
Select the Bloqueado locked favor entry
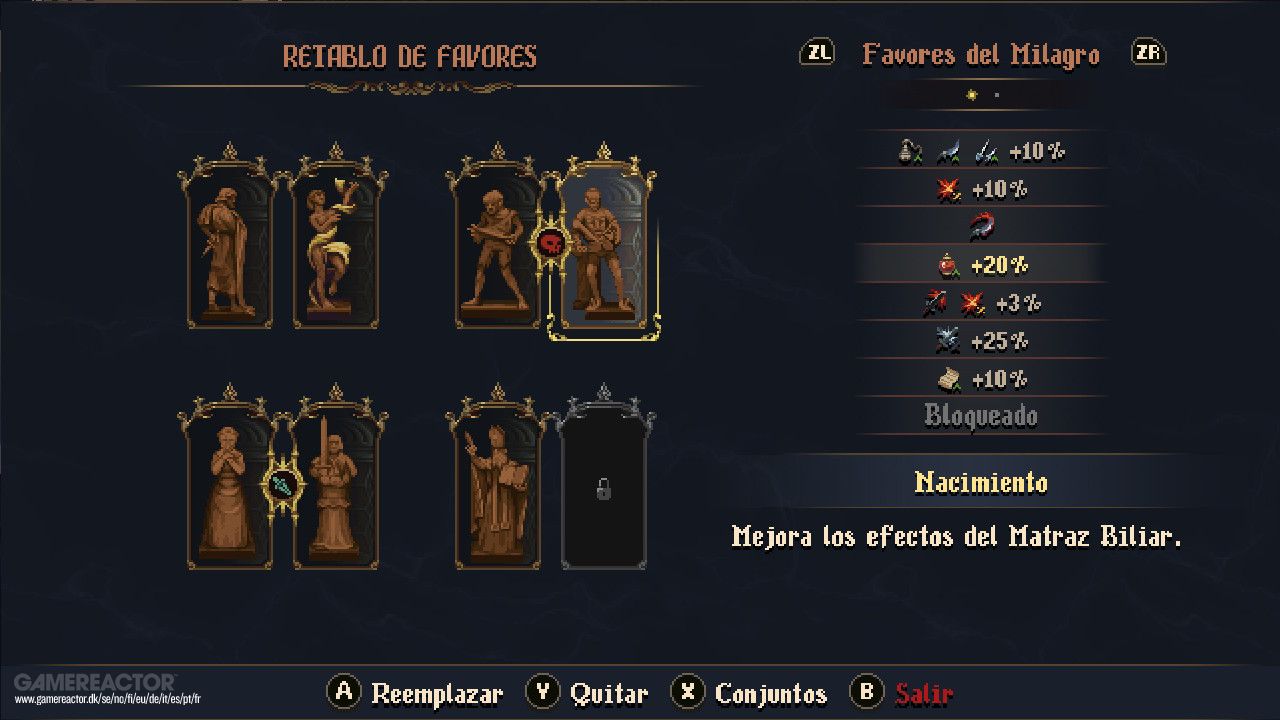(981, 415)
